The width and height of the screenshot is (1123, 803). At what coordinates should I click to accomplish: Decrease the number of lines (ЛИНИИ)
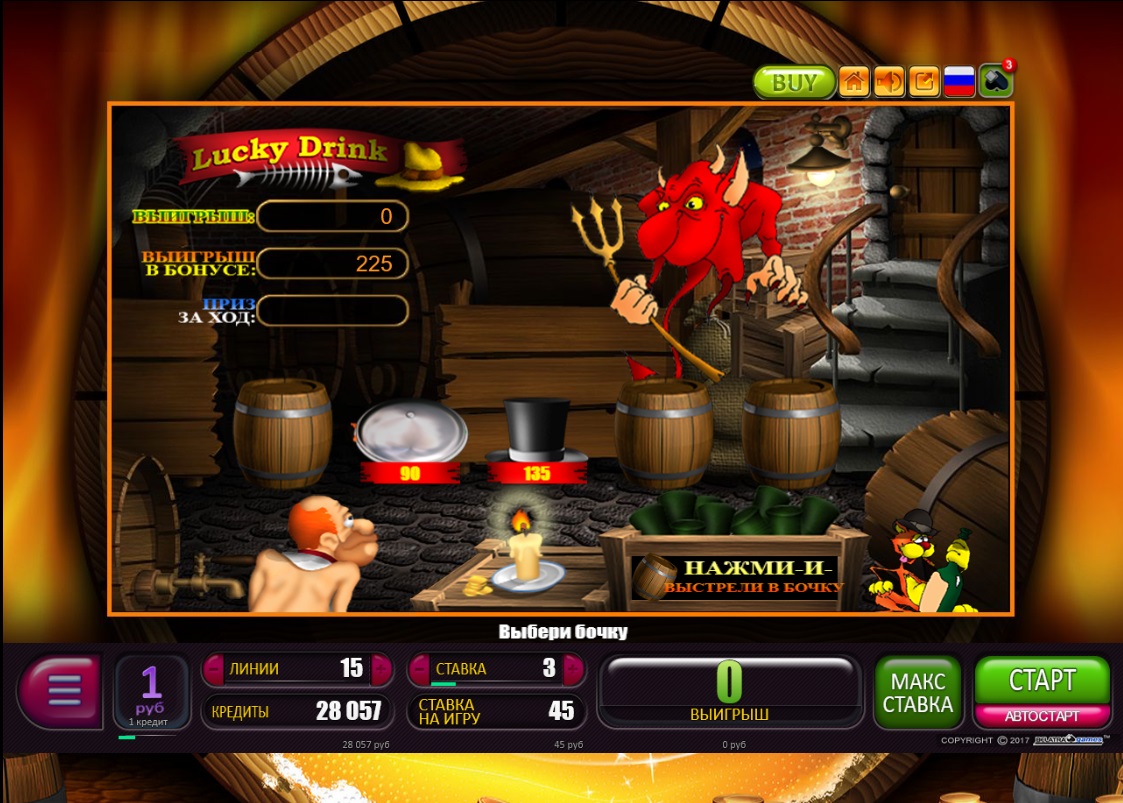click(x=214, y=669)
